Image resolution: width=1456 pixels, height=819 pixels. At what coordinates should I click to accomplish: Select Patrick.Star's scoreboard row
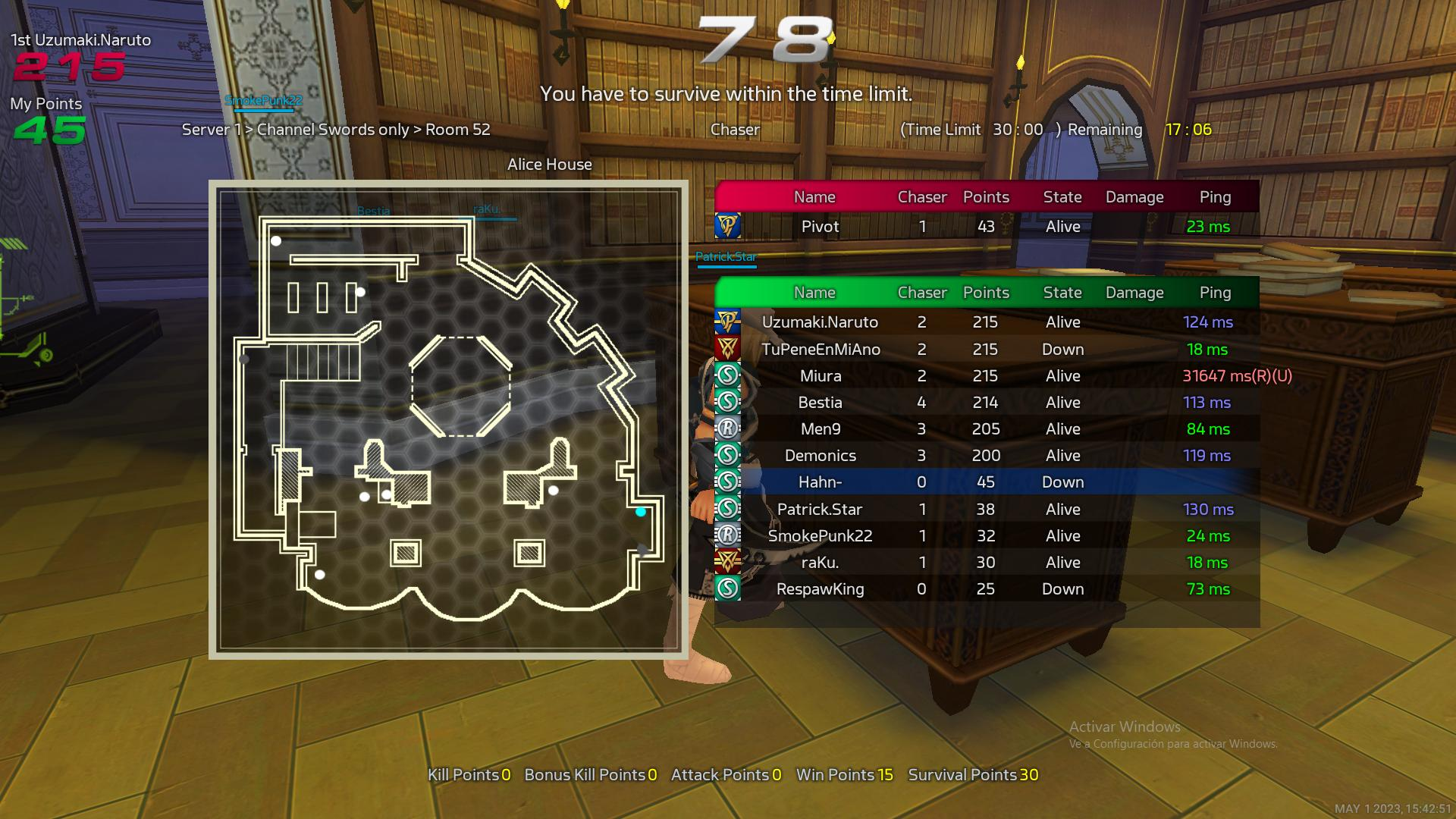coord(986,509)
